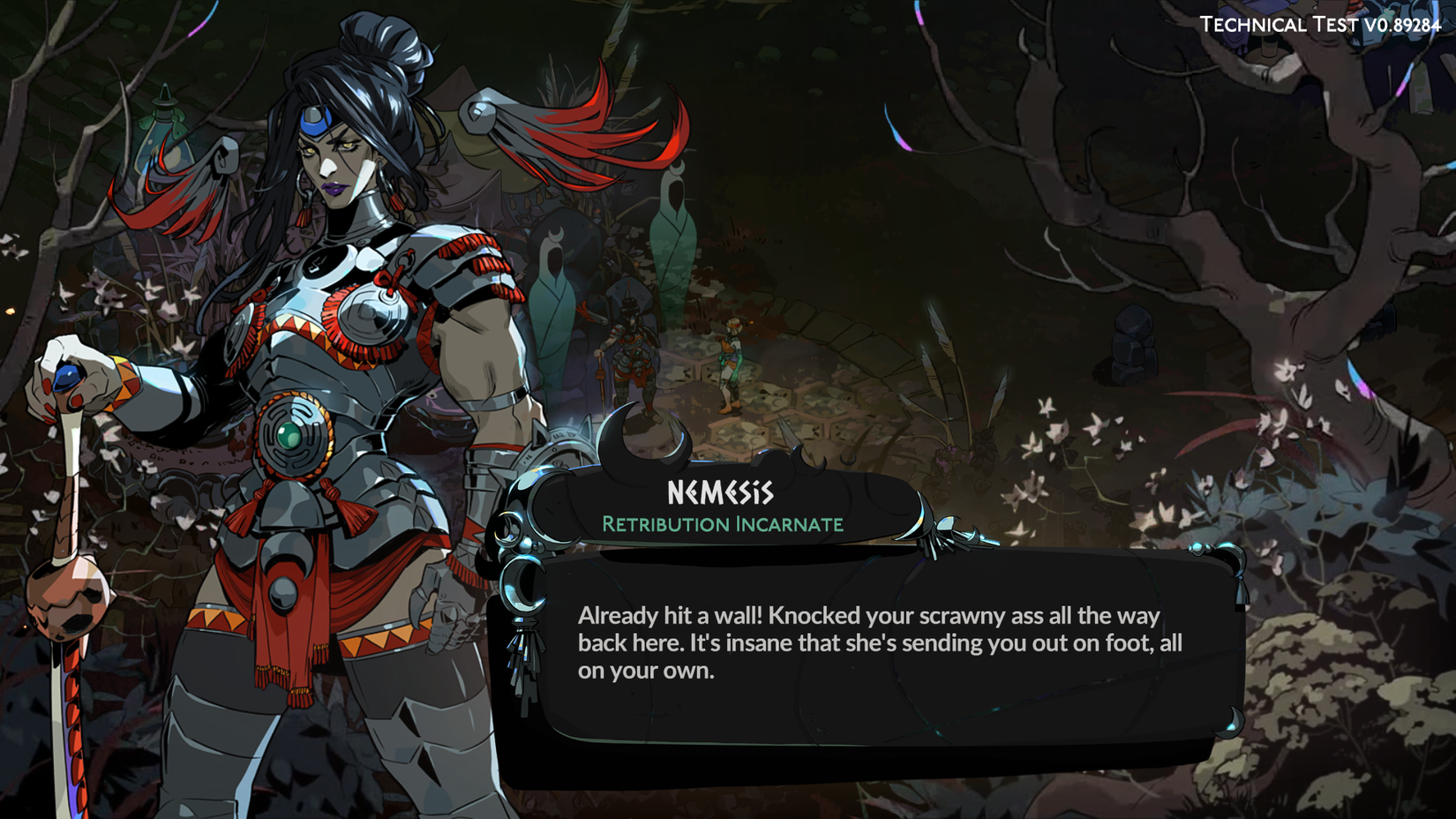This screenshot has height=819, width=1456.
Task: Select the glowing green gem in the belt medallion
Action: (x=287, y=434)
